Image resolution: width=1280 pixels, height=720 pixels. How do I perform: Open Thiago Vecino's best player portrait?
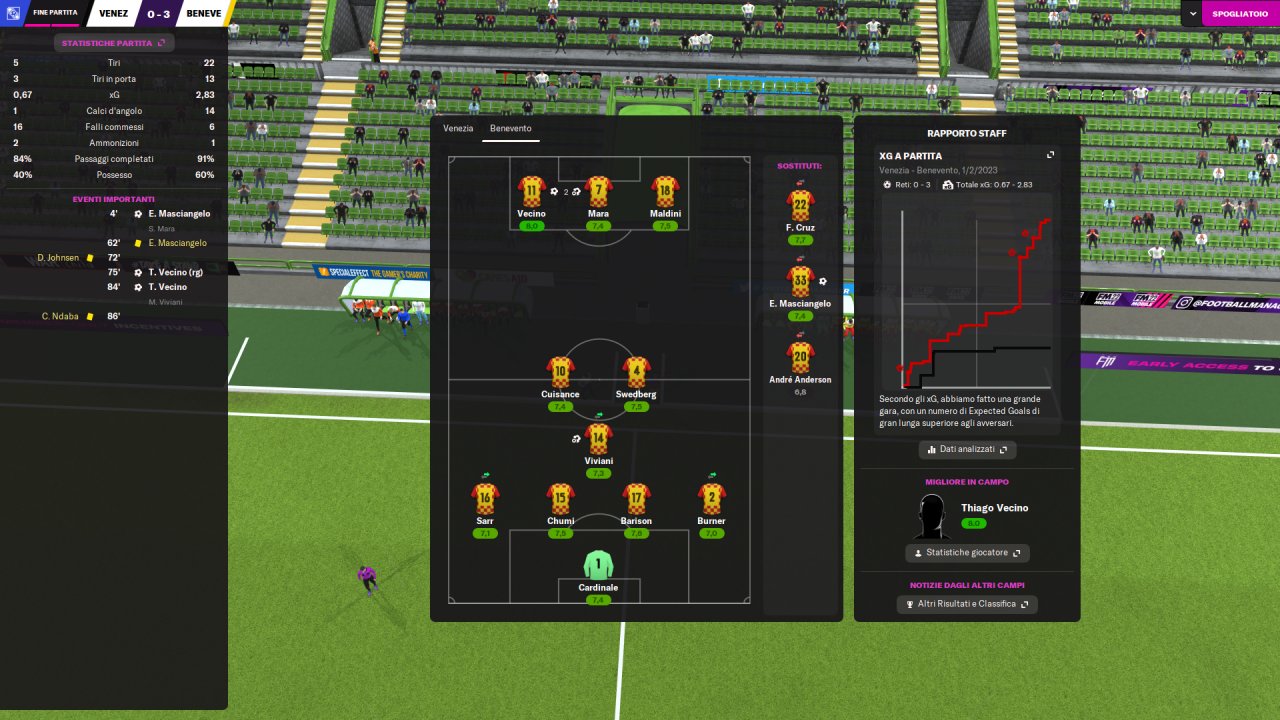pos(932,517)
